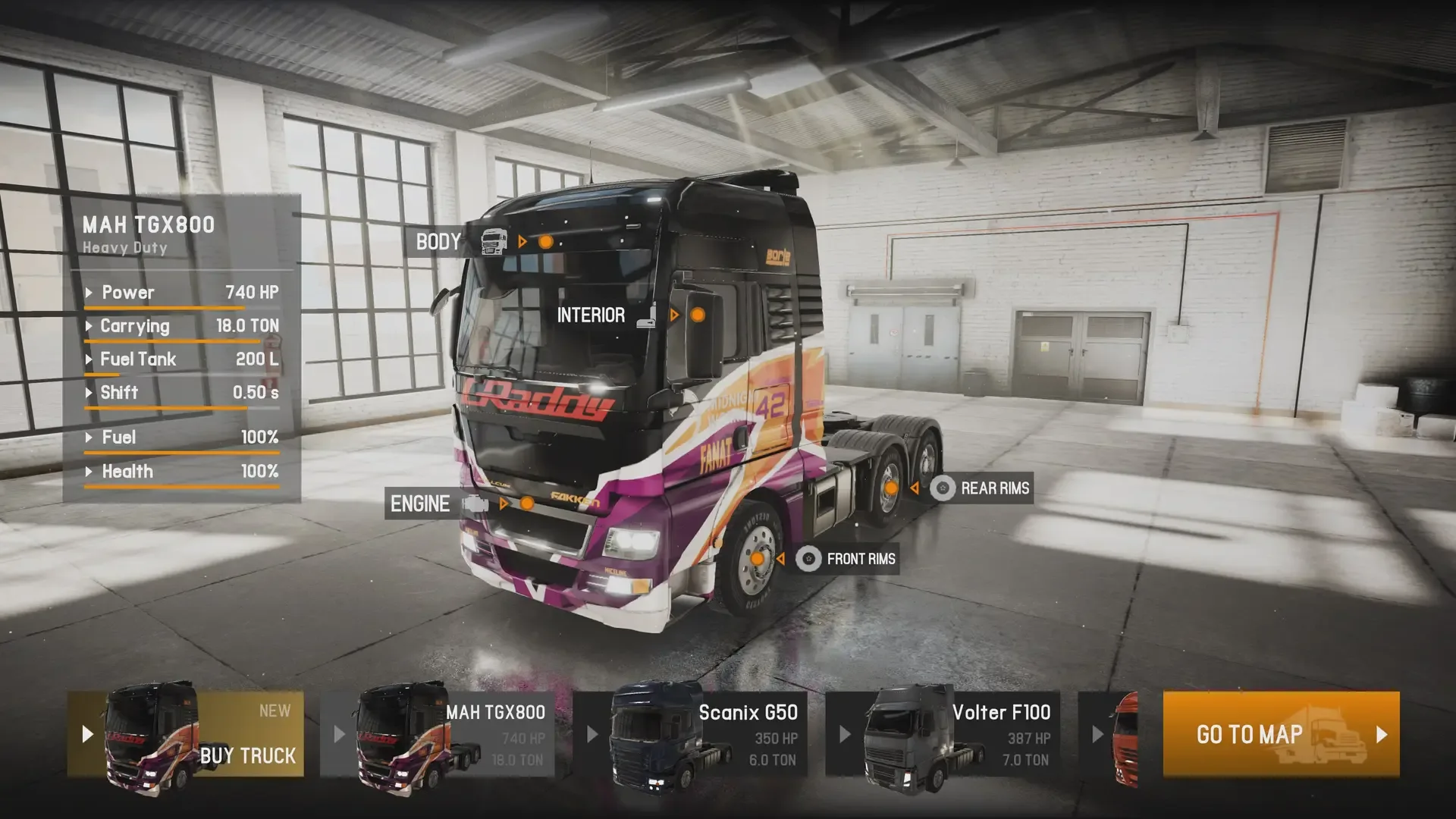Expand the Carrying stat row

coord(182,326)
